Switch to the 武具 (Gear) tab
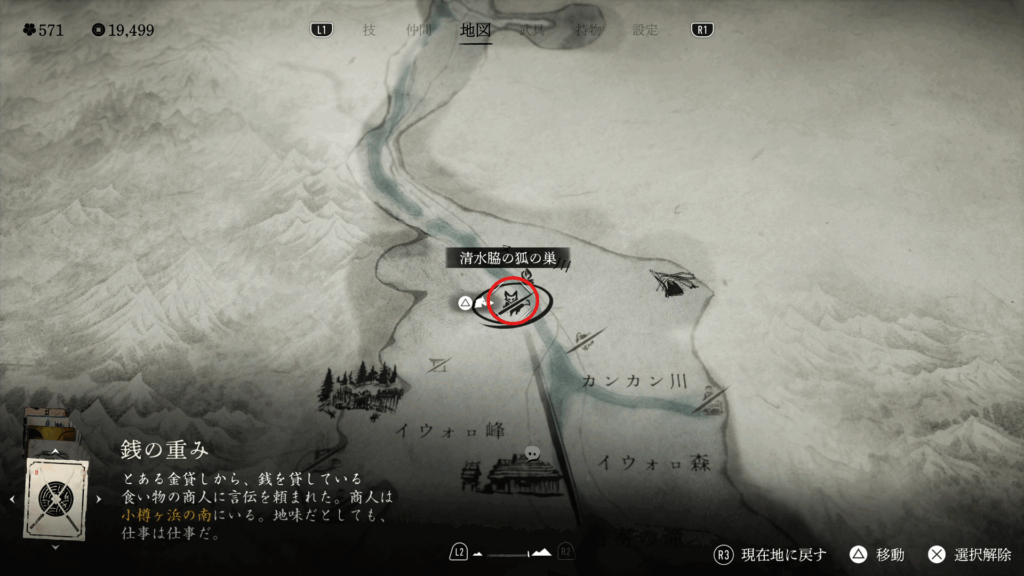Viewport: 1024px width, 576px height. click(x=532, y=30)
